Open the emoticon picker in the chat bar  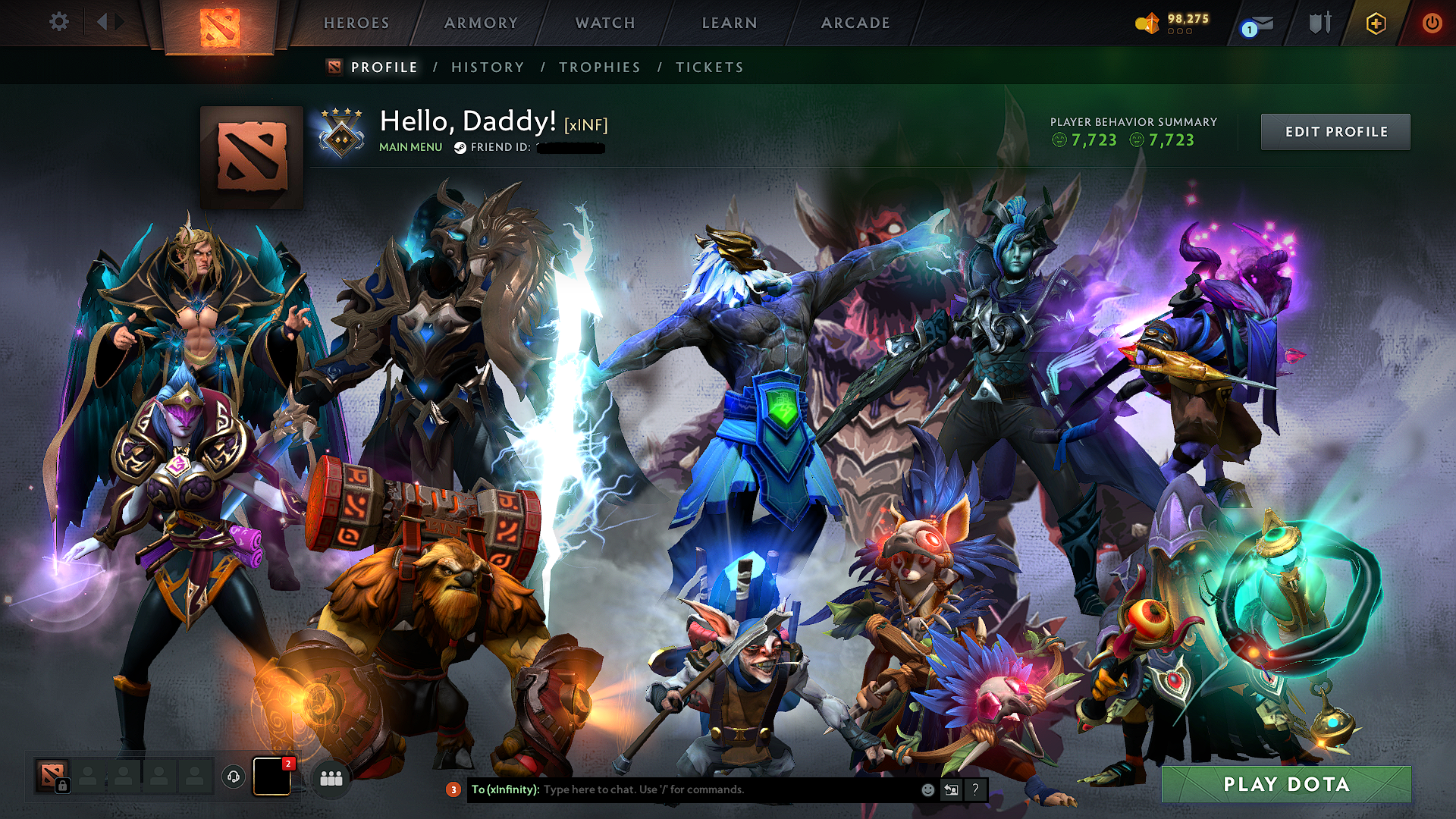point(927,789)
